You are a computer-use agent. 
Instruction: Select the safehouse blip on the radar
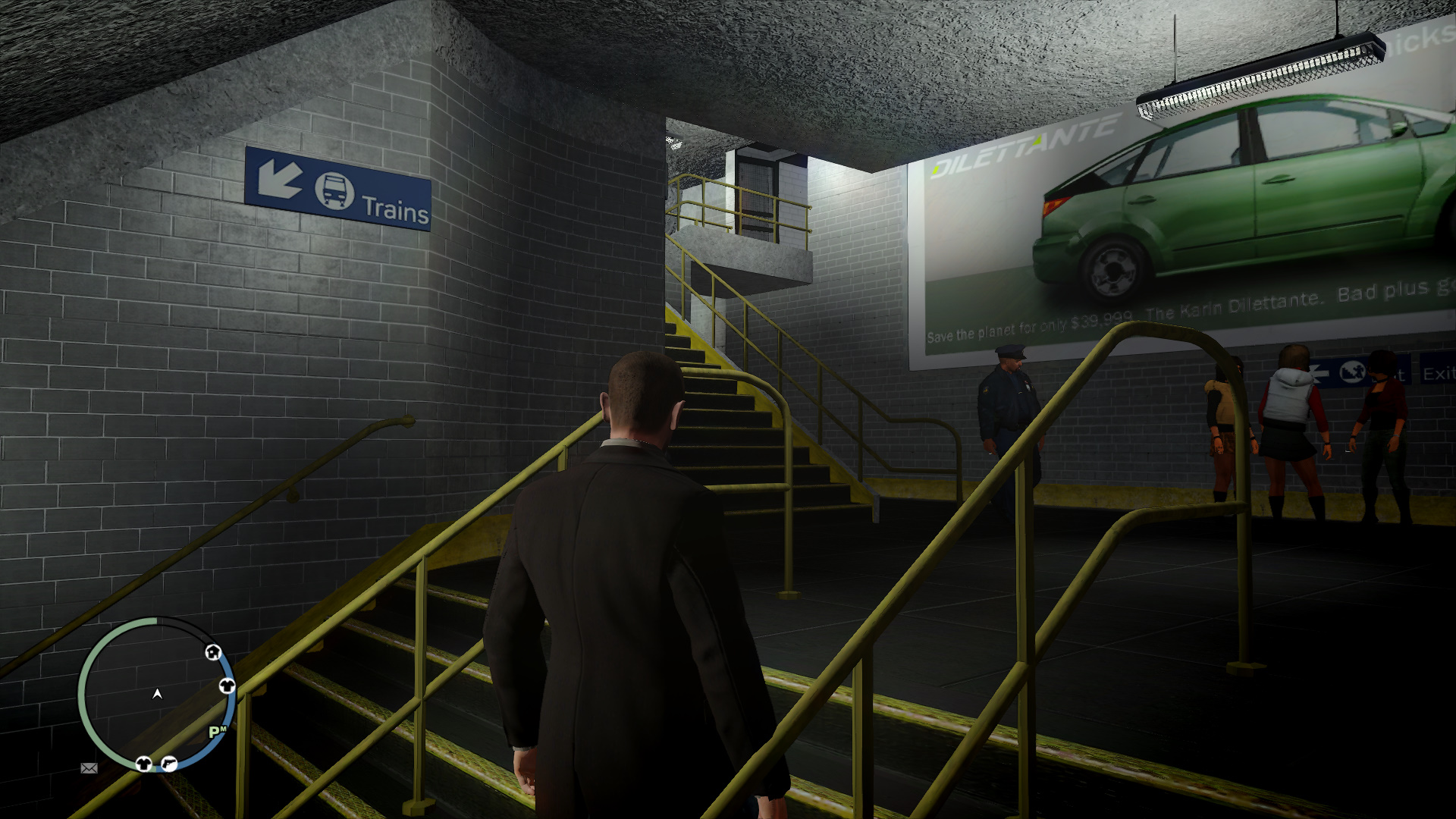(213, 652)
